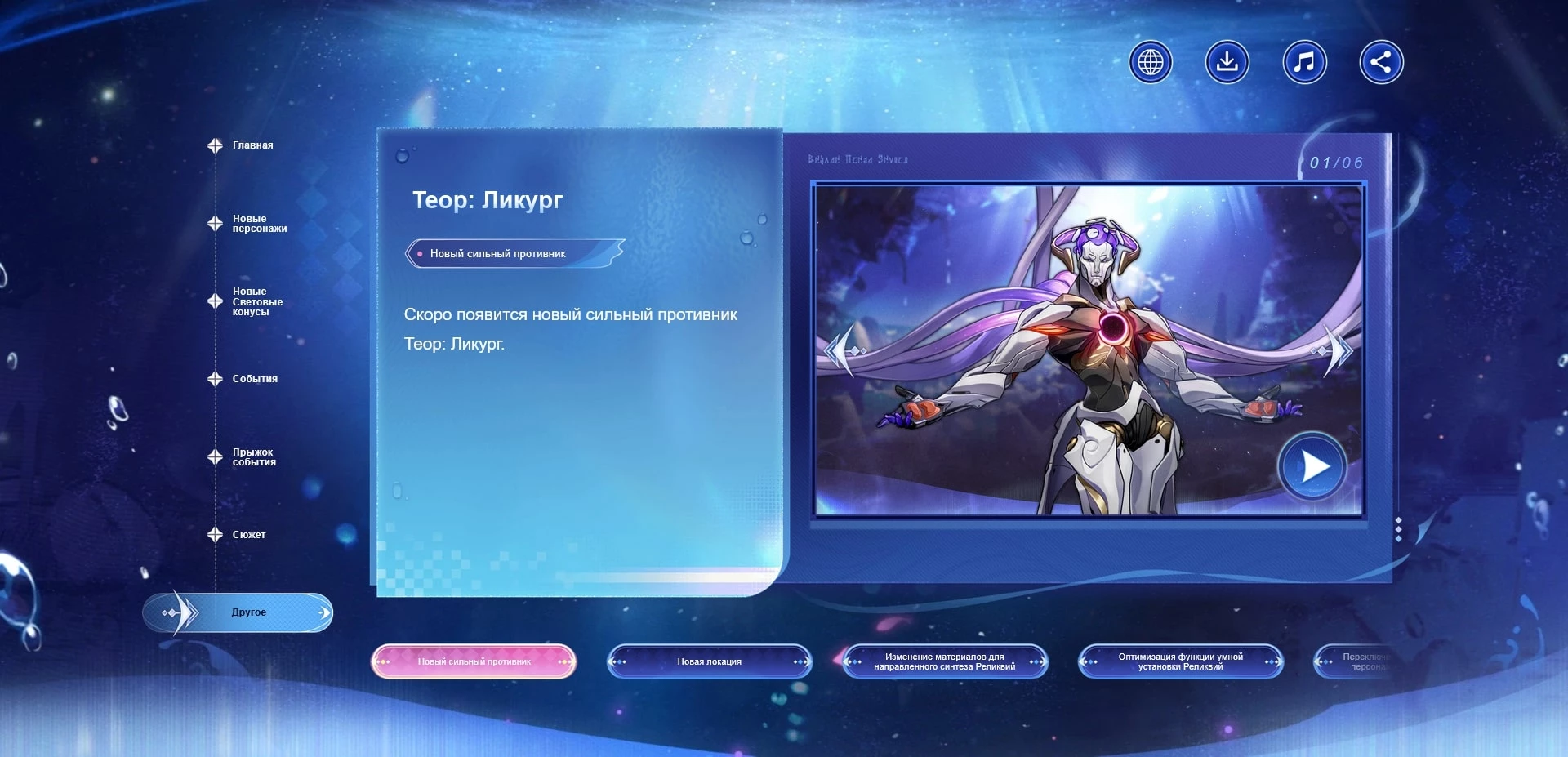Click the globe language icon
Screen dimensions: 1568x757
pos(1150,62)
